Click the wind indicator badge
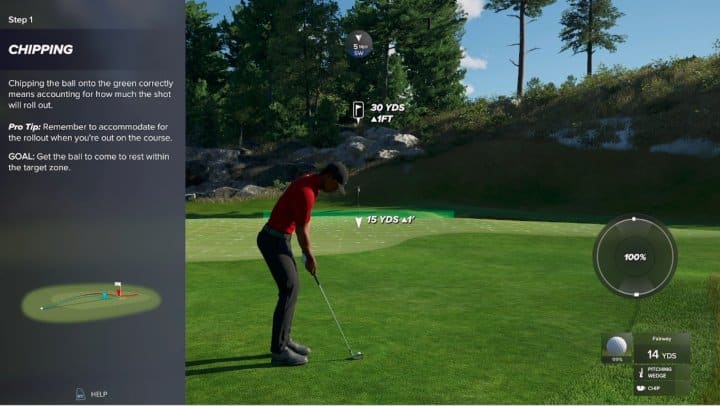Image resolution: width=720 pixels, height=406 pixels. pyautogui.click(x=359, y=44)
